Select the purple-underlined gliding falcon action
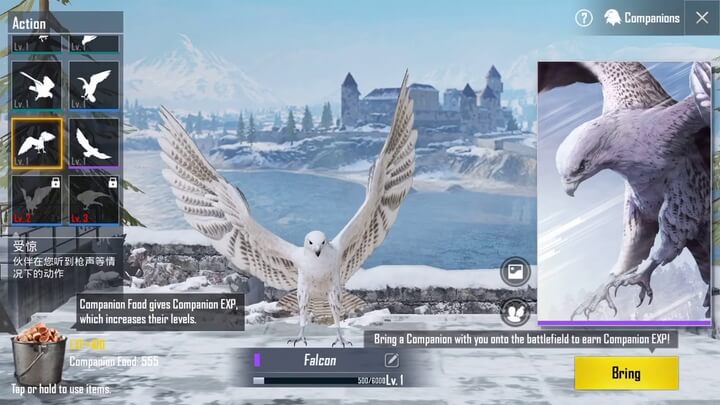 [94, 143]
